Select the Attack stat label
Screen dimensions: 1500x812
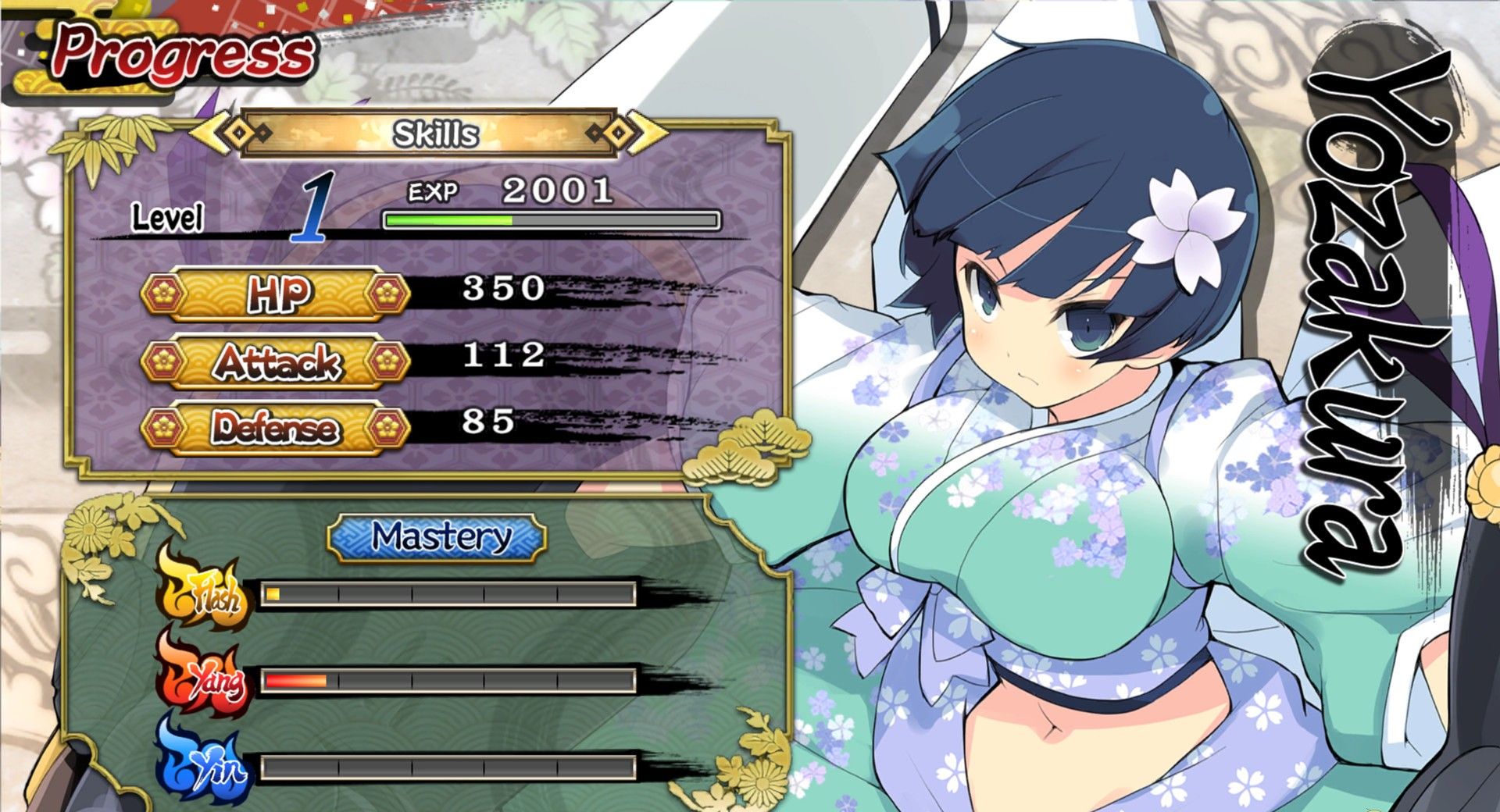(x=276, y=361)
